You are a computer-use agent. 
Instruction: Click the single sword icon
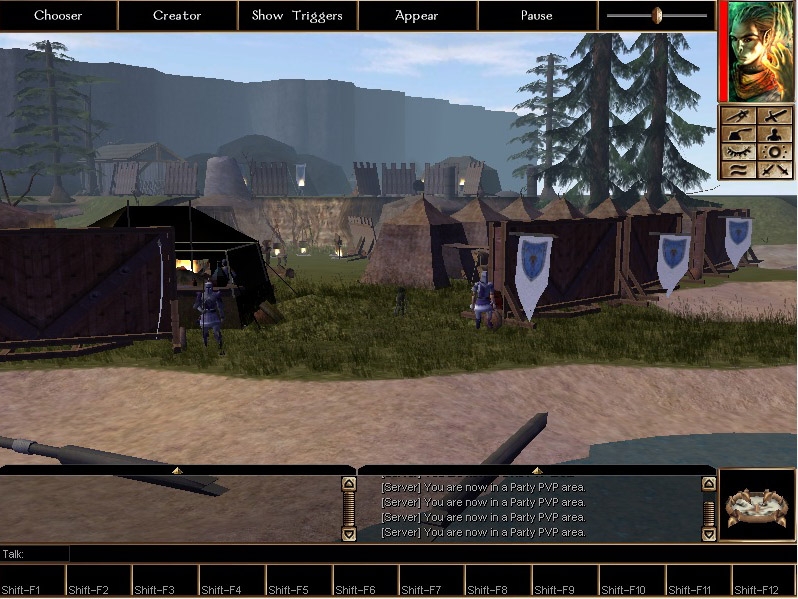click(x=775, y=116)
